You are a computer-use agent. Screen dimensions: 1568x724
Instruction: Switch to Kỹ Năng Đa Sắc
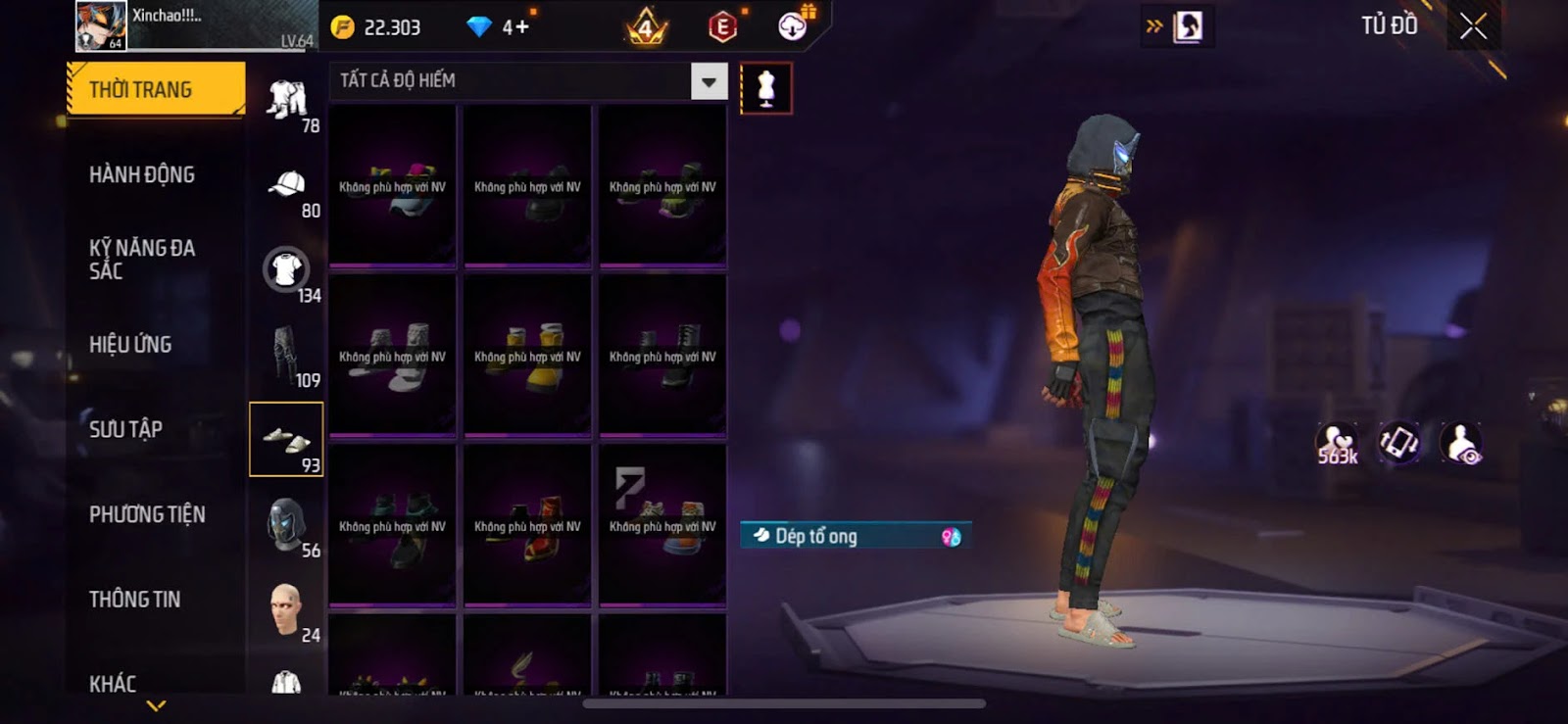click(x=142, y=260)
